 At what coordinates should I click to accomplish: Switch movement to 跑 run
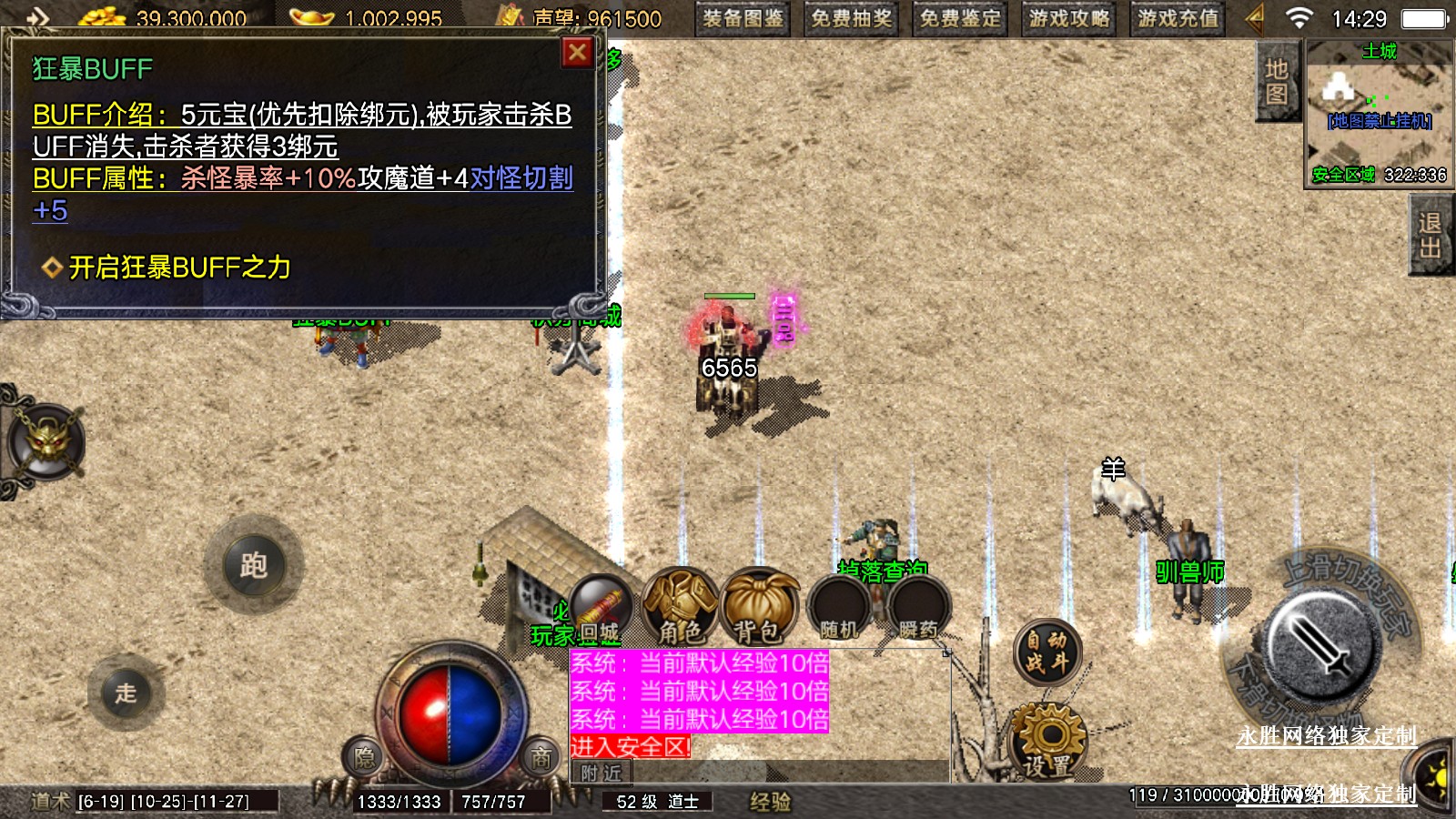pos(254,566)
